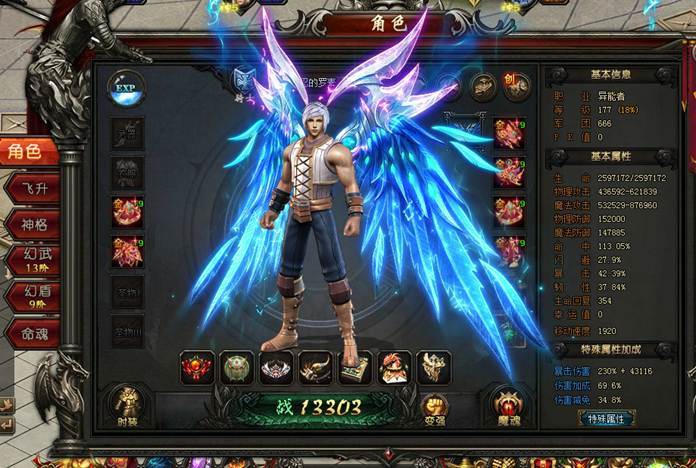This screenshot has height=468, width=696.
Task: Show the 特殊属性 special attributes
Action: tap(611, 418)
